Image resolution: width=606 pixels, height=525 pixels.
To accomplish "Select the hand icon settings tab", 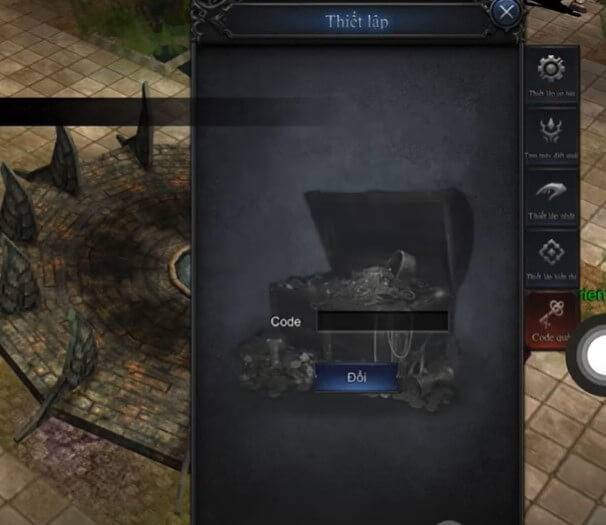I will [551, 198].
